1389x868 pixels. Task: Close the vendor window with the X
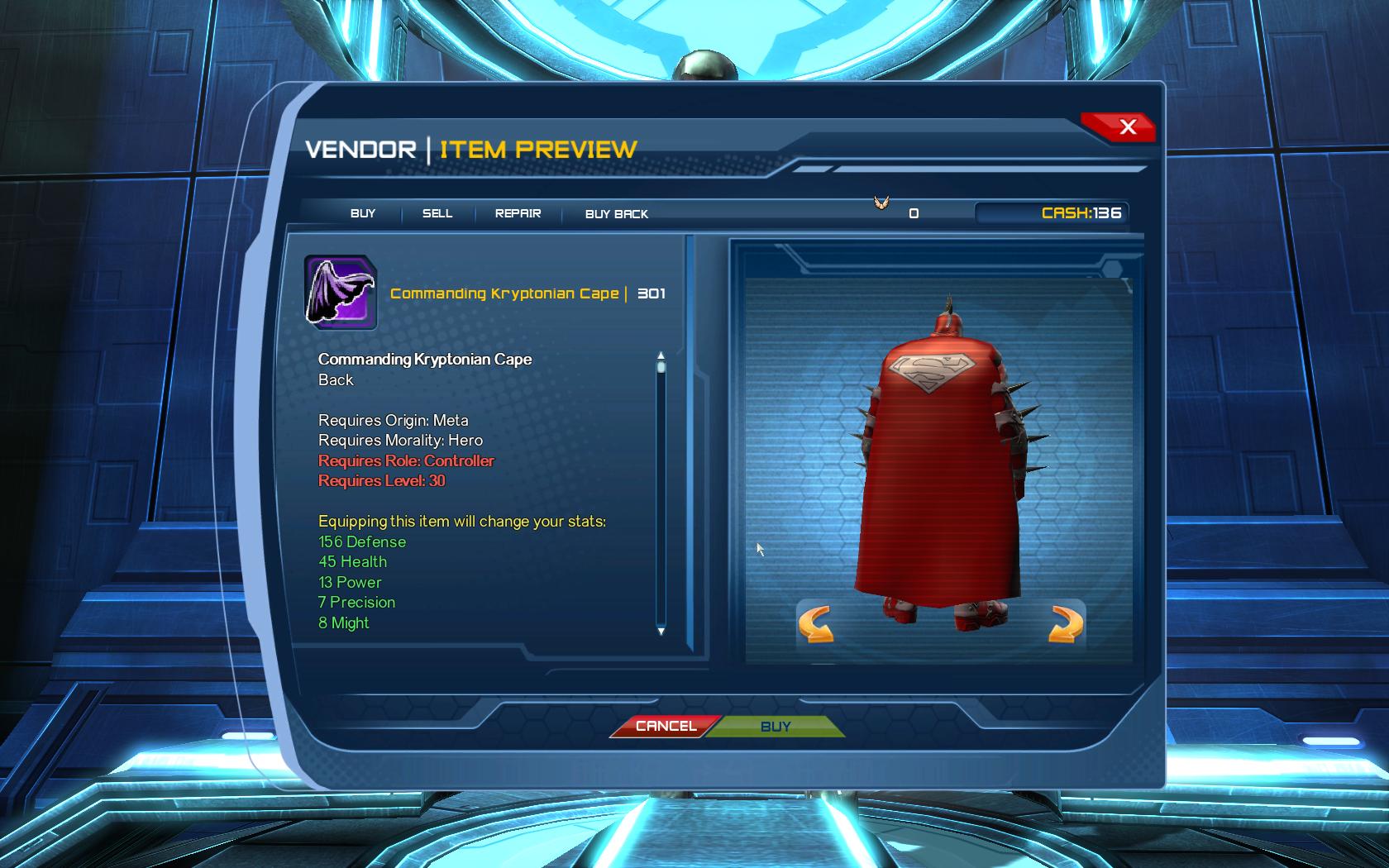point(1127,126)
